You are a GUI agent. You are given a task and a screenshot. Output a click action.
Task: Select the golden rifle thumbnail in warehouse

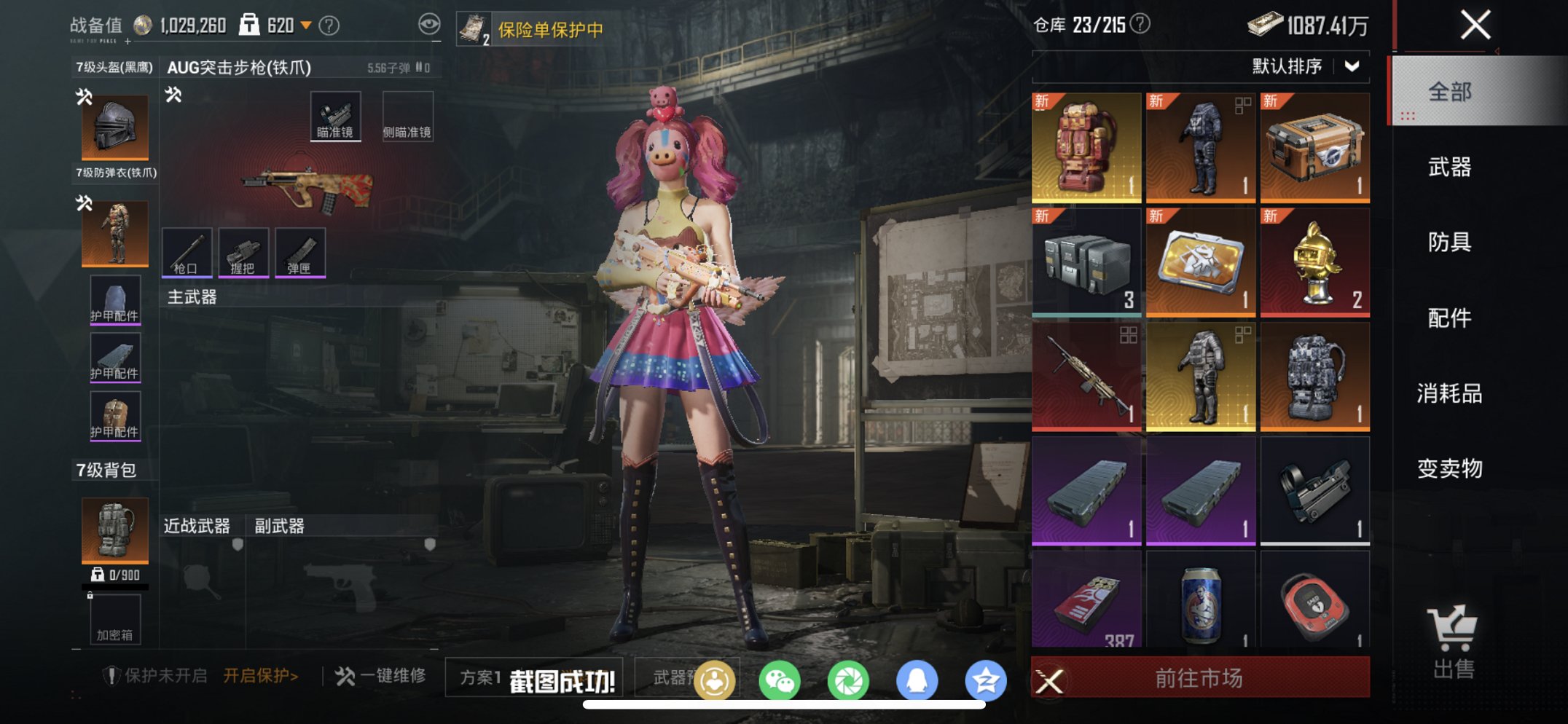point(1085,375)
